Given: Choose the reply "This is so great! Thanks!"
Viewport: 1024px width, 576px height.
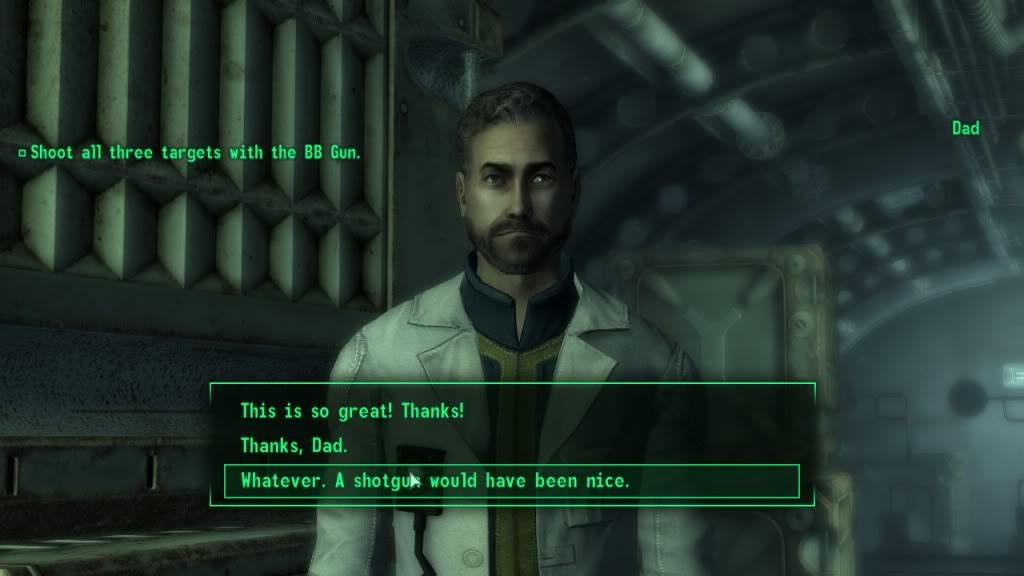Looking at the screenshot, I should [352, 411].
